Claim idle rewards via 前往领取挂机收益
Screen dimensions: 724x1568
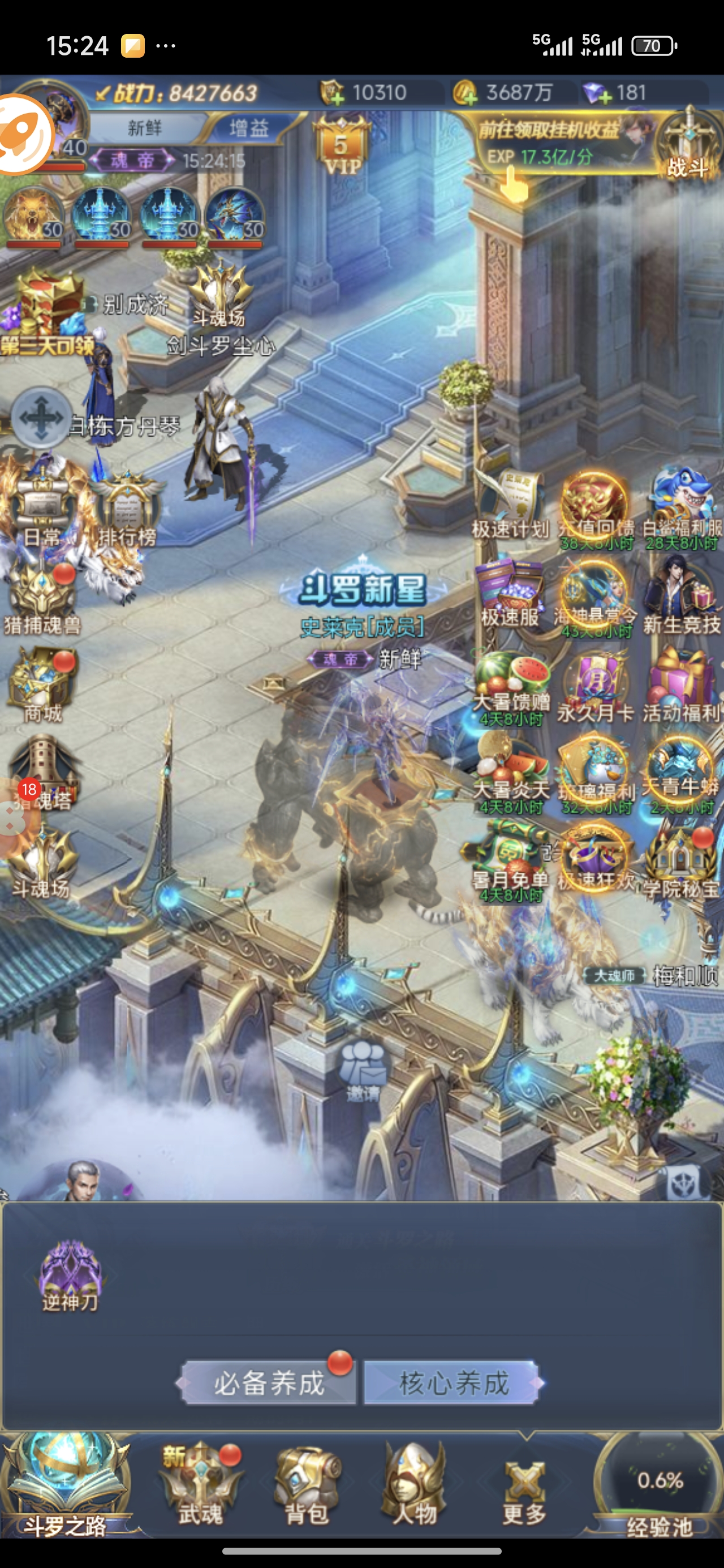click(548, 143)
